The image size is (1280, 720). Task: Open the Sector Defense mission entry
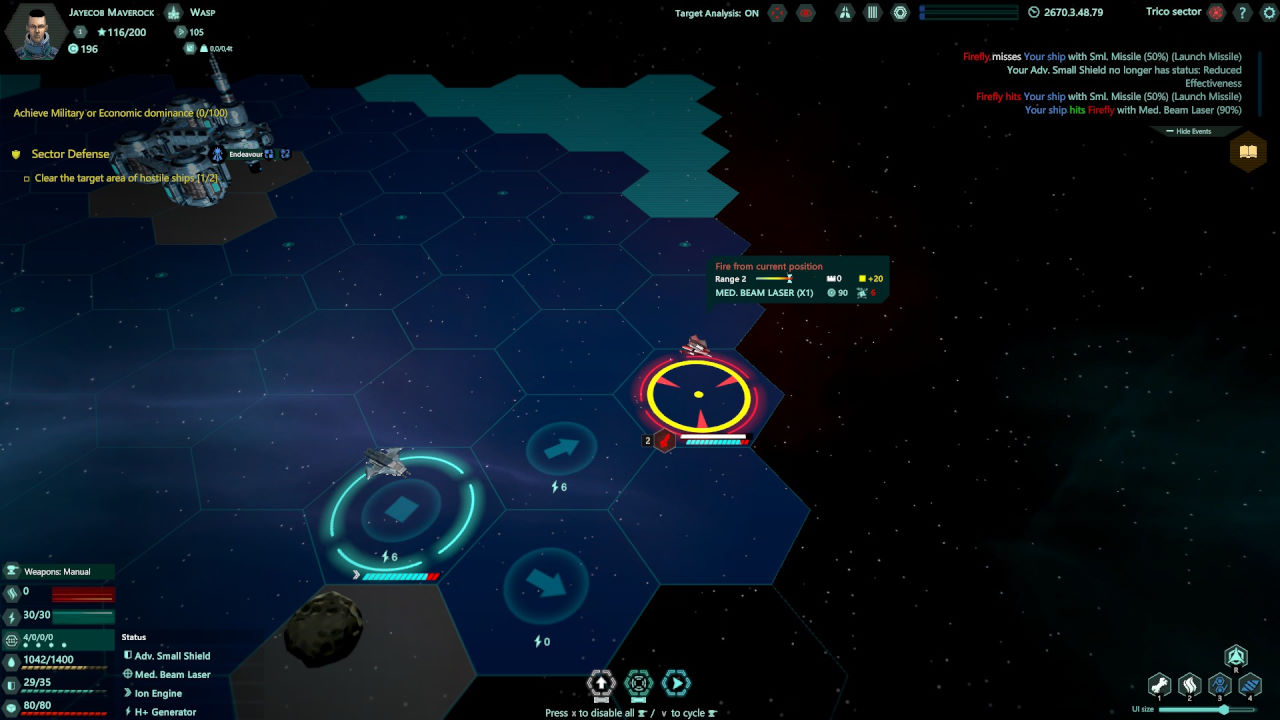(x=70, y=154)
